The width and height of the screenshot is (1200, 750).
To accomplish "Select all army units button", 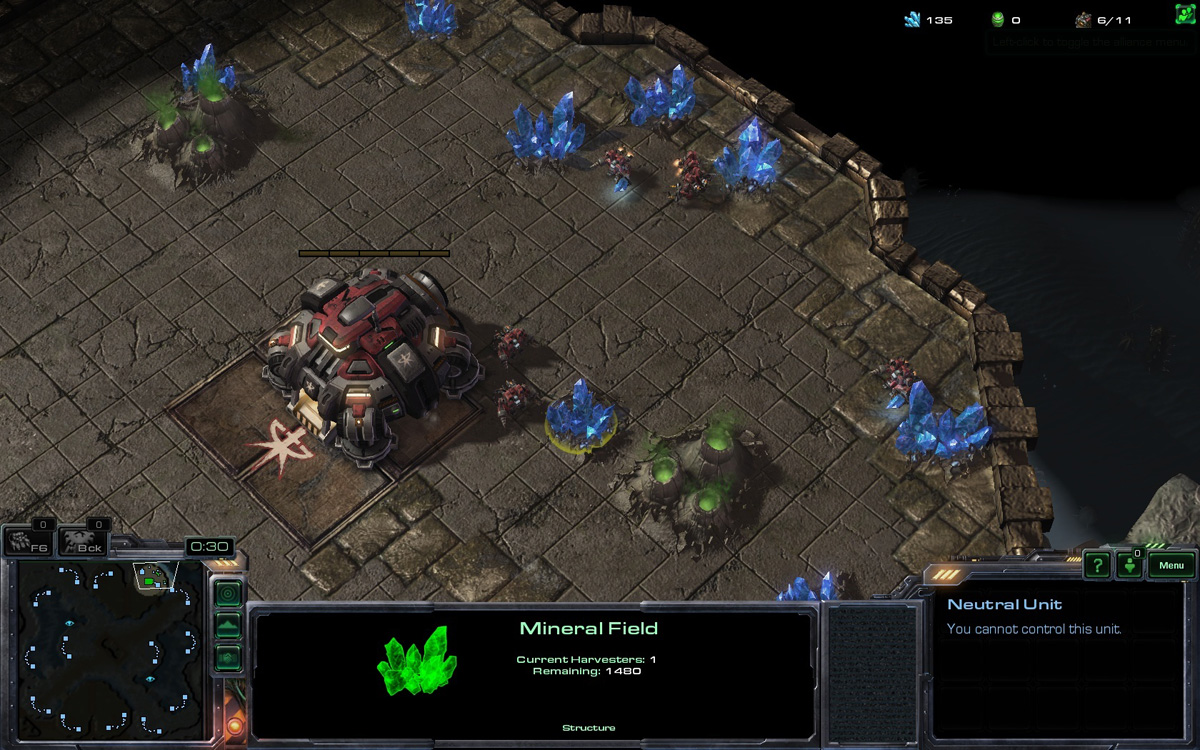I will (84, 543).
